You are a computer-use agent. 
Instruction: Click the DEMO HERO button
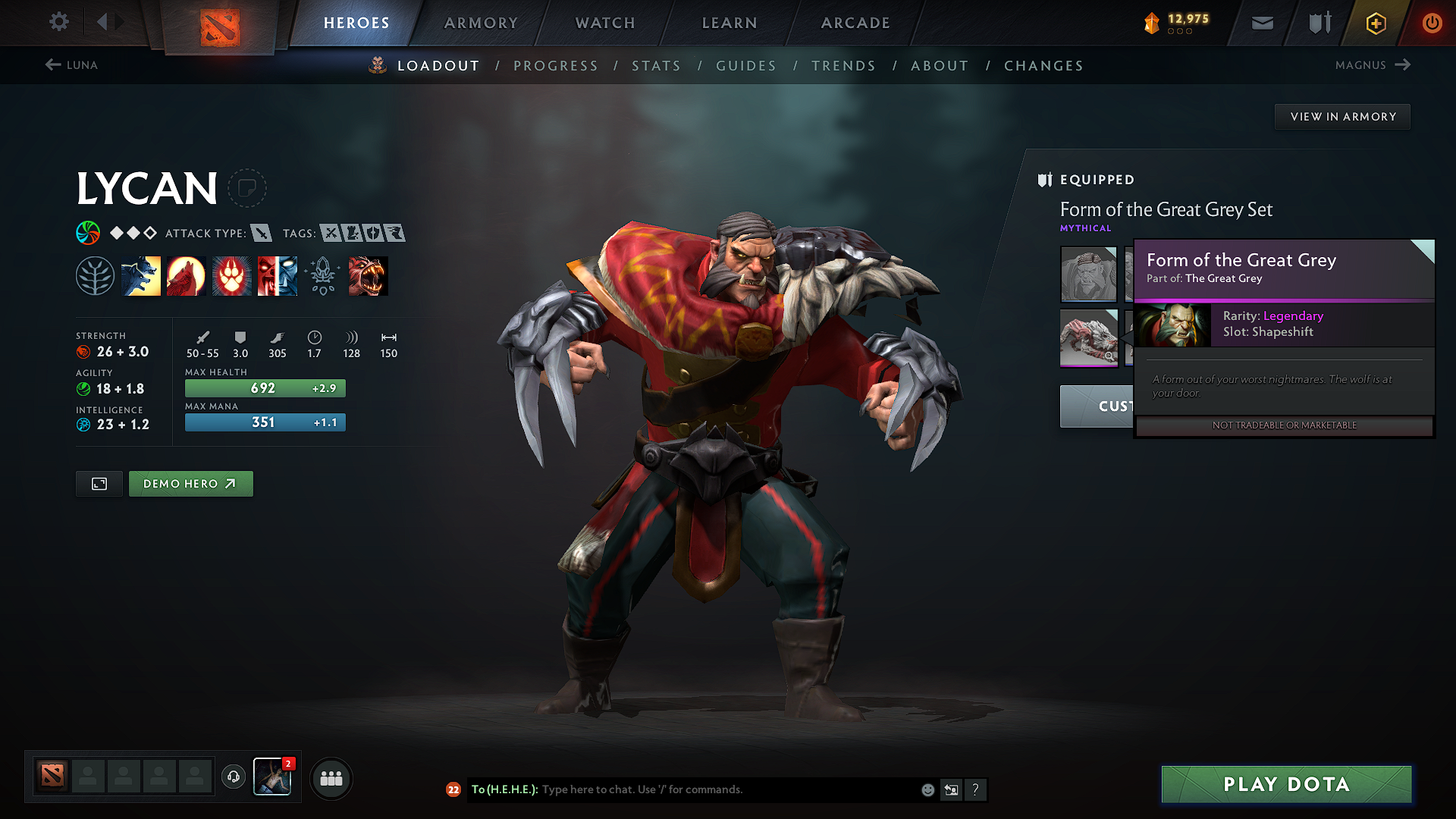coord(190,483)
